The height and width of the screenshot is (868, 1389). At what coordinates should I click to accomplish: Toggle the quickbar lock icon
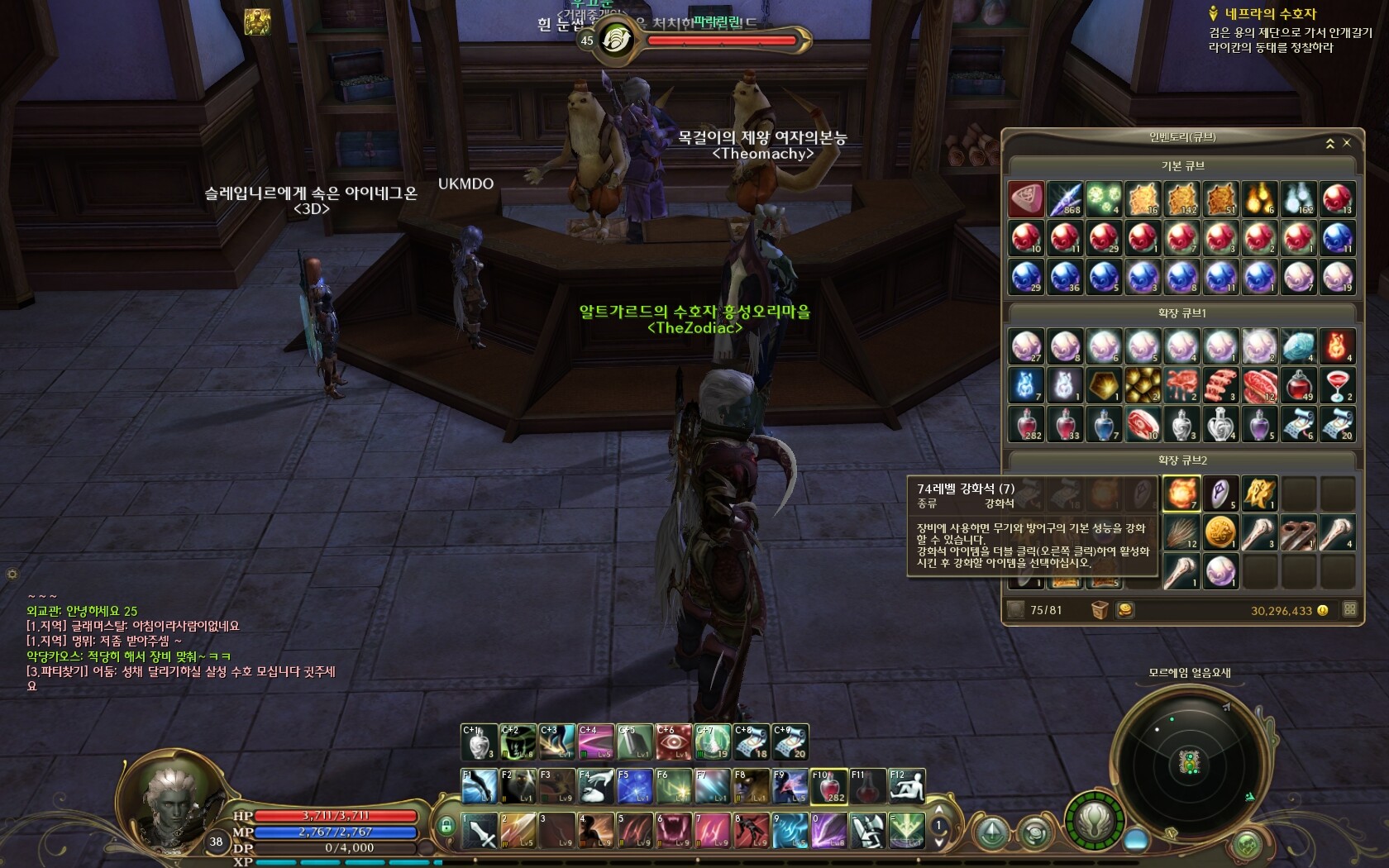click(x=446, y=826)
